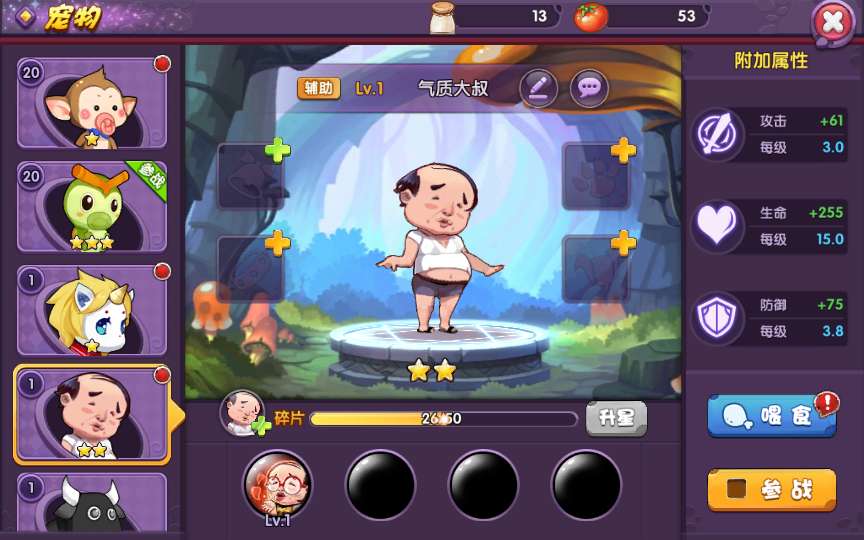This screenshot has width=864, height=540.
Task: Feed the pet with the 喂食 button
Action: point(772,416)
